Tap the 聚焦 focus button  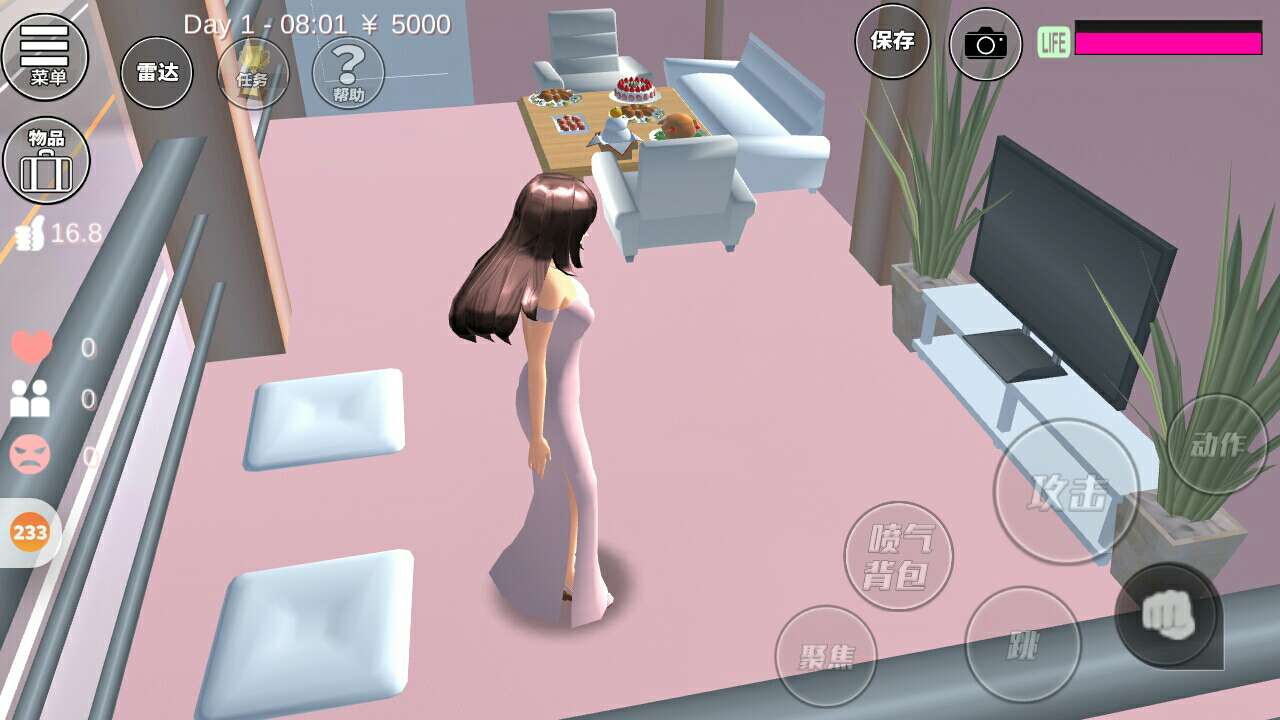point(826,656)
